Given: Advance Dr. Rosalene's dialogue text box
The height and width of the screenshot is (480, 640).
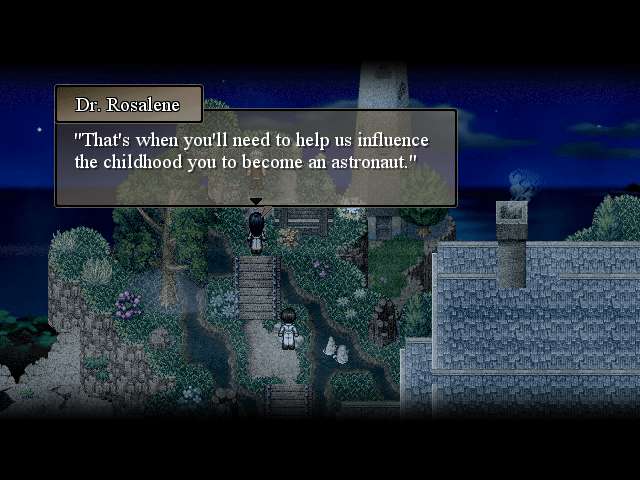Looking at the screenshot, I should pyautogui.click(x=256, y=157).
